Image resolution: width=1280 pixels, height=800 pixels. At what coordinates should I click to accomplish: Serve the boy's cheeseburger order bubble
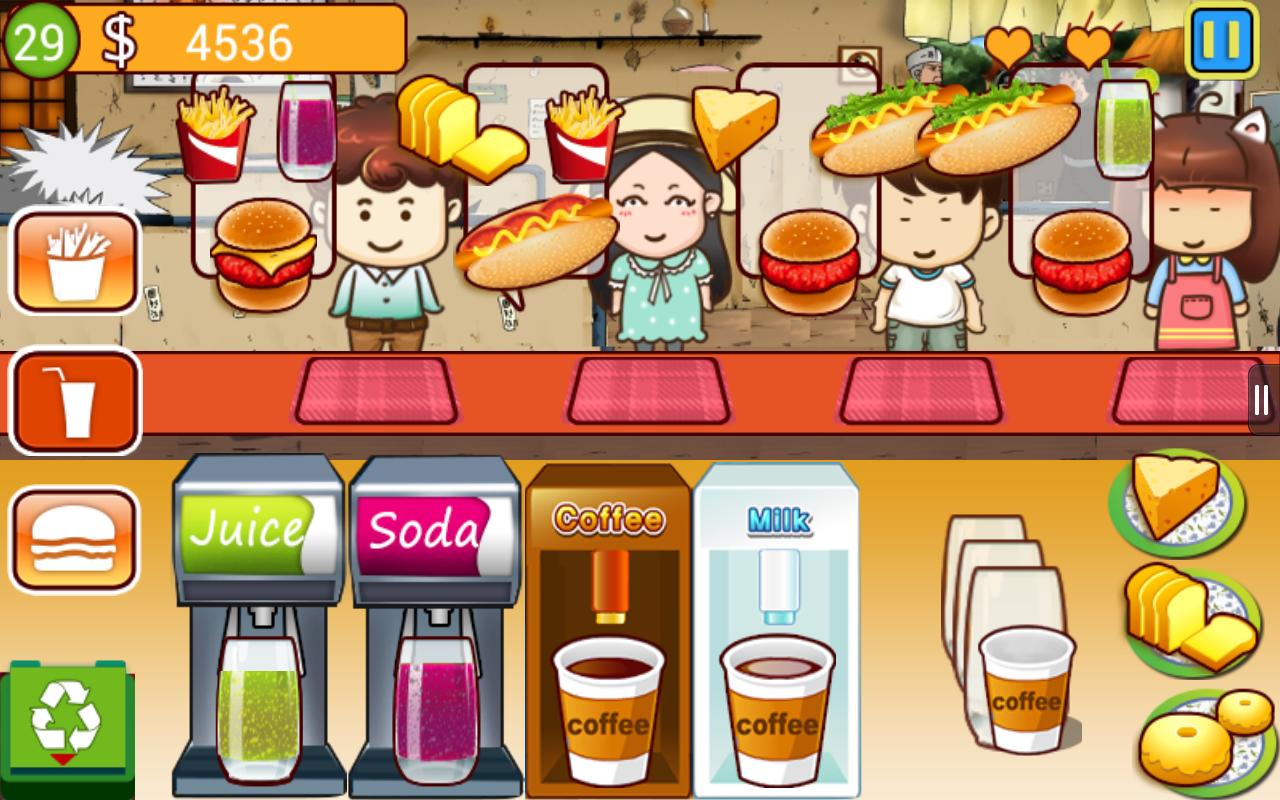click(265, 250)
